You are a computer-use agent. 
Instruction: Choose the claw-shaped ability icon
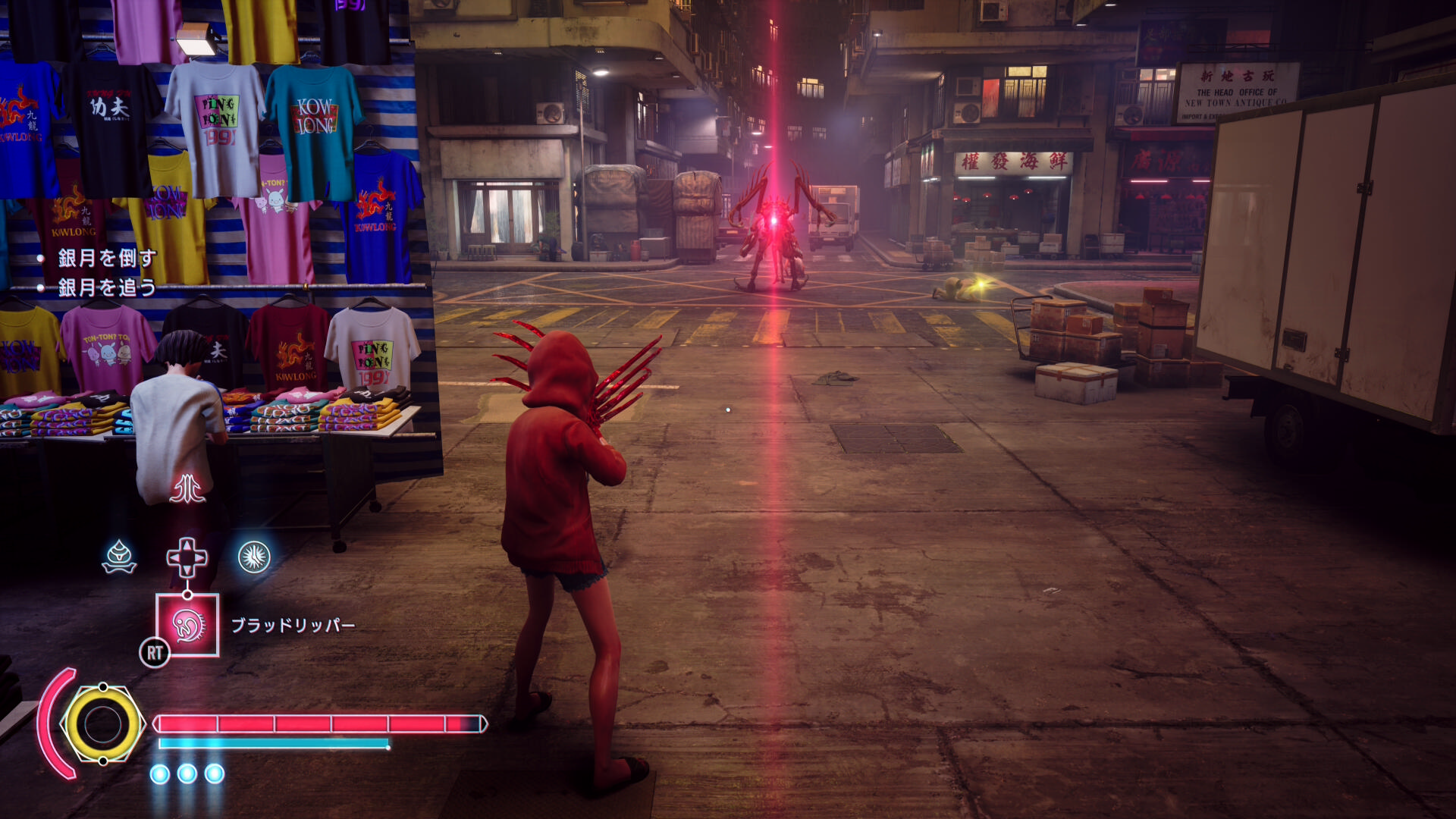click(x=187, y=489)
